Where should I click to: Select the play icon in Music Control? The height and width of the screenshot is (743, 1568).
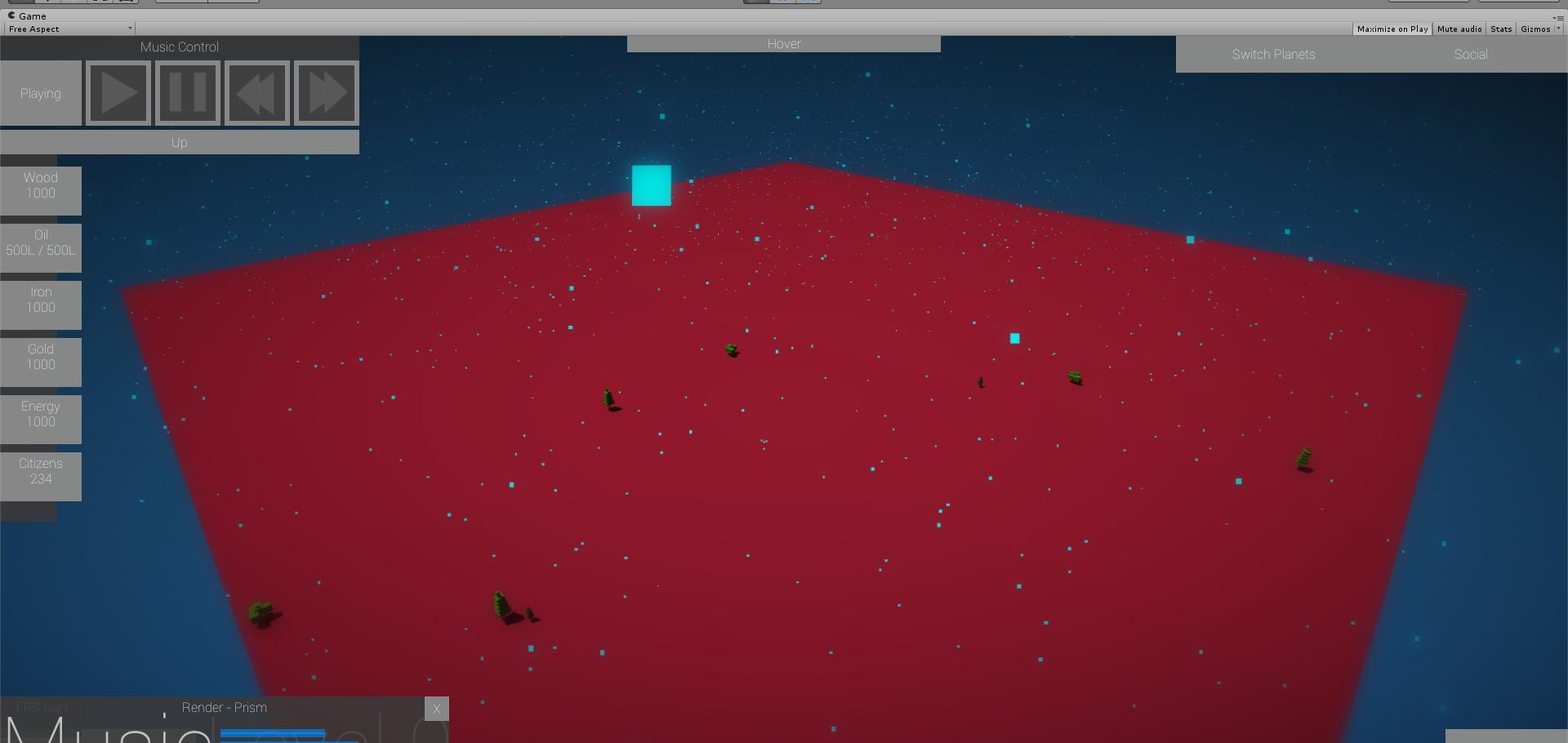pyautogui.click(x=118, y=92)
